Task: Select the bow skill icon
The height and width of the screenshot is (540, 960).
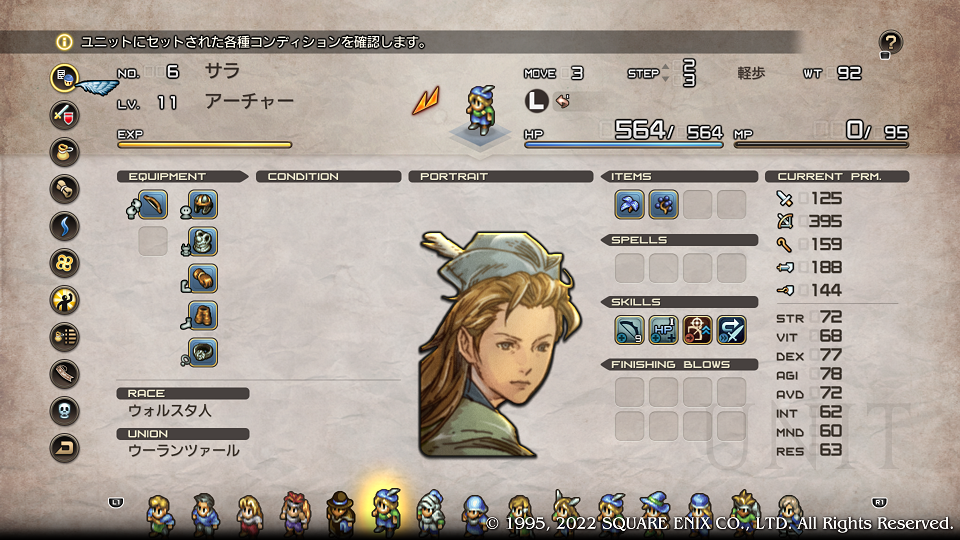Action: (x=629, y=330)
